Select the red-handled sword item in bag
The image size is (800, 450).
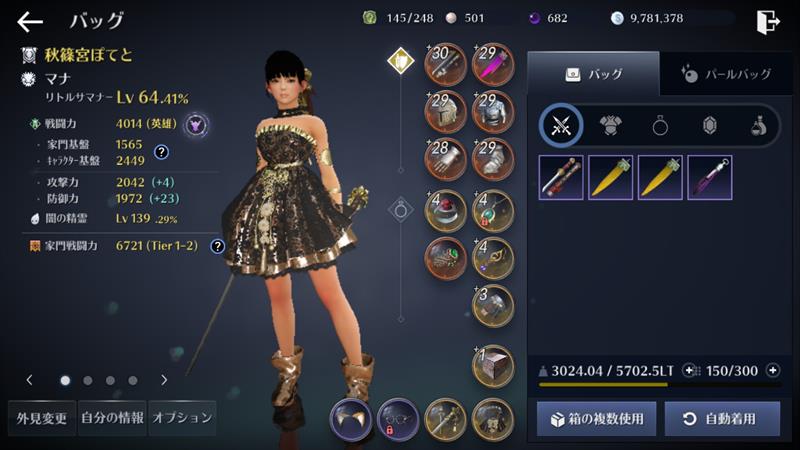coord(560,177)
